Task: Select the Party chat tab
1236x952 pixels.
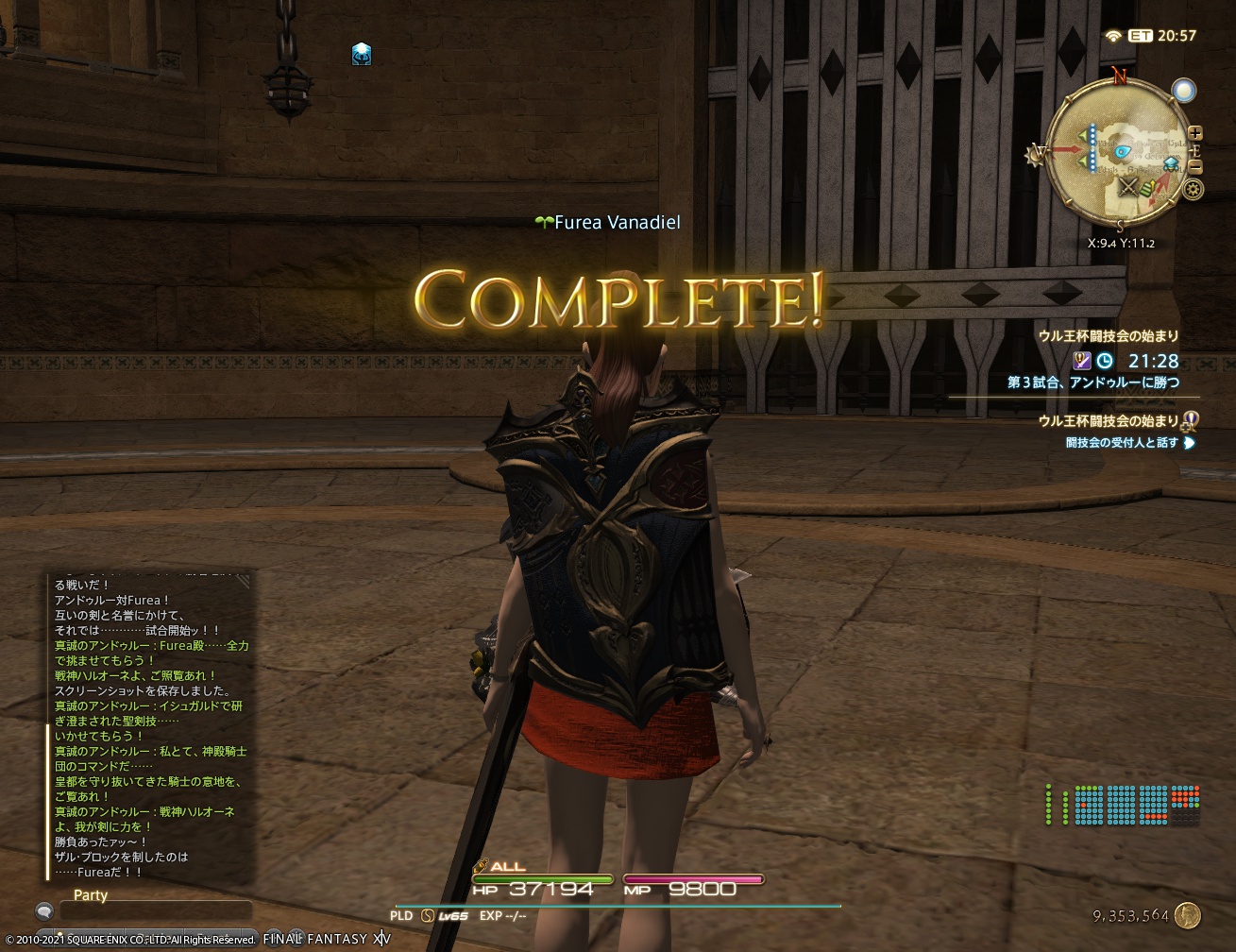Action: tap(90, 895)
